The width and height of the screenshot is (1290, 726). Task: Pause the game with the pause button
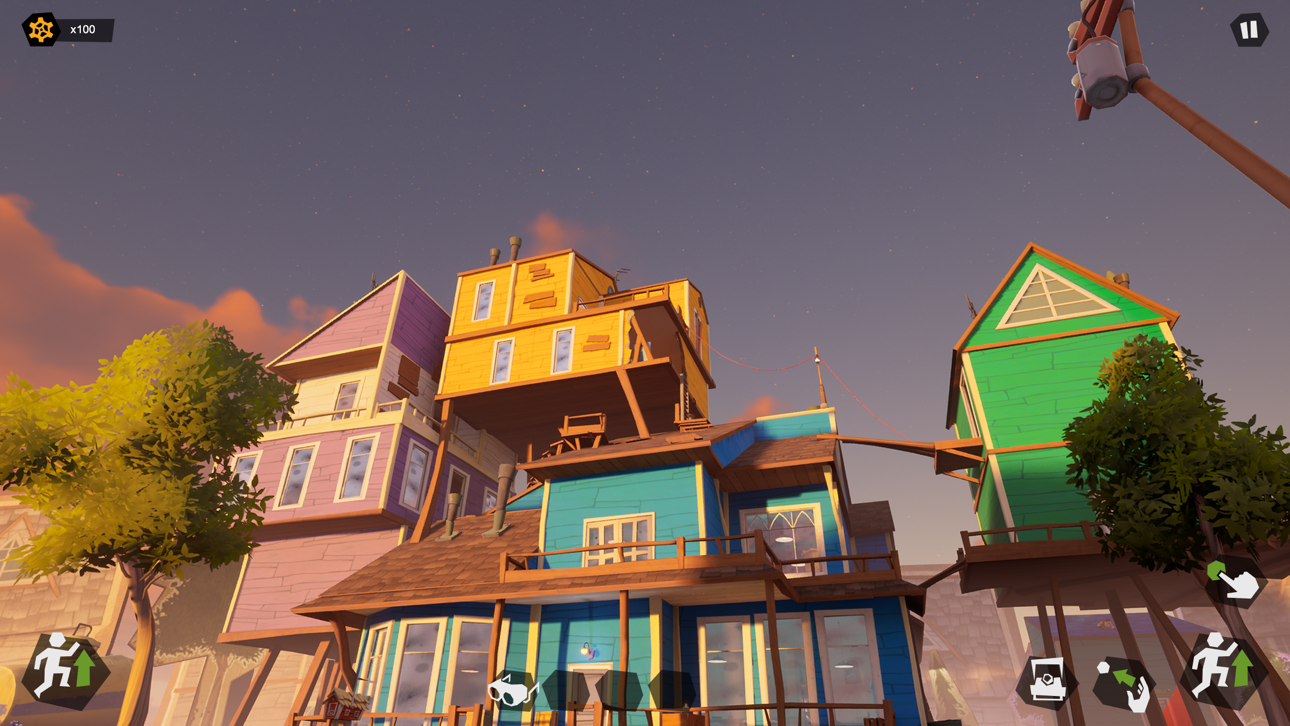click(x=1247, y=29)
